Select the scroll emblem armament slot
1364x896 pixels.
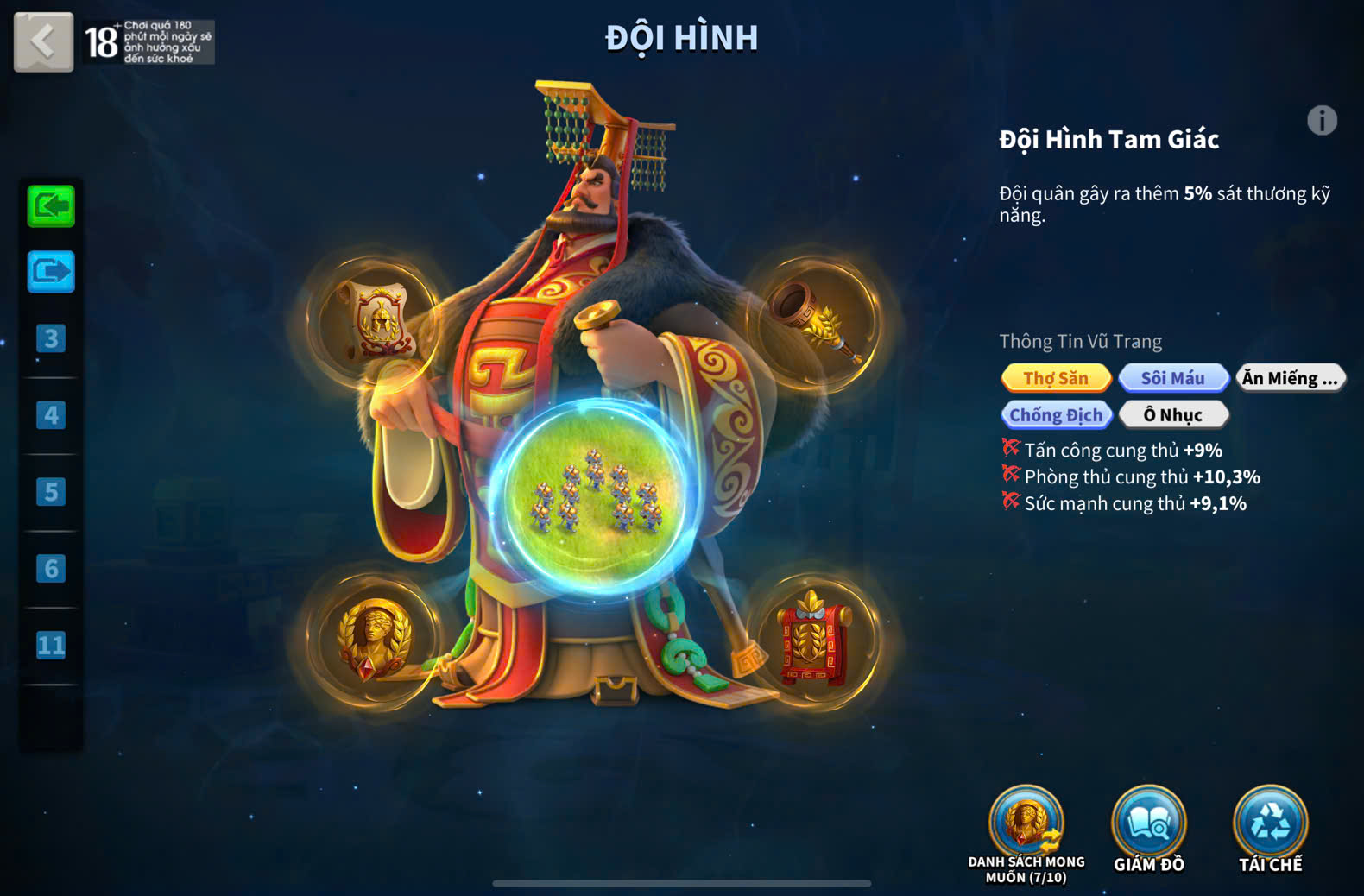coord(376,320)
